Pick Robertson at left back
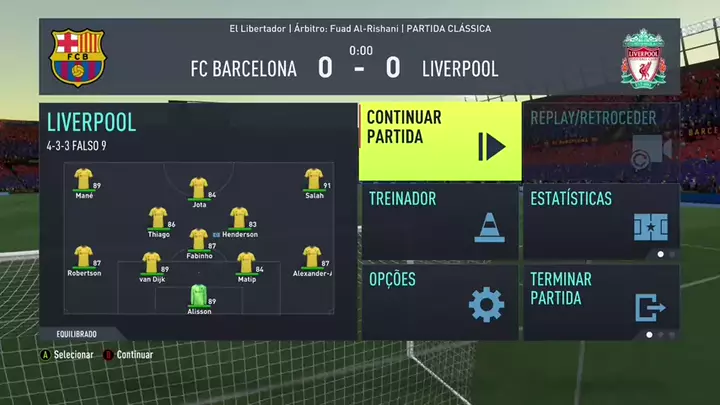Screen dimensions: 720x405 pos(83,258)
